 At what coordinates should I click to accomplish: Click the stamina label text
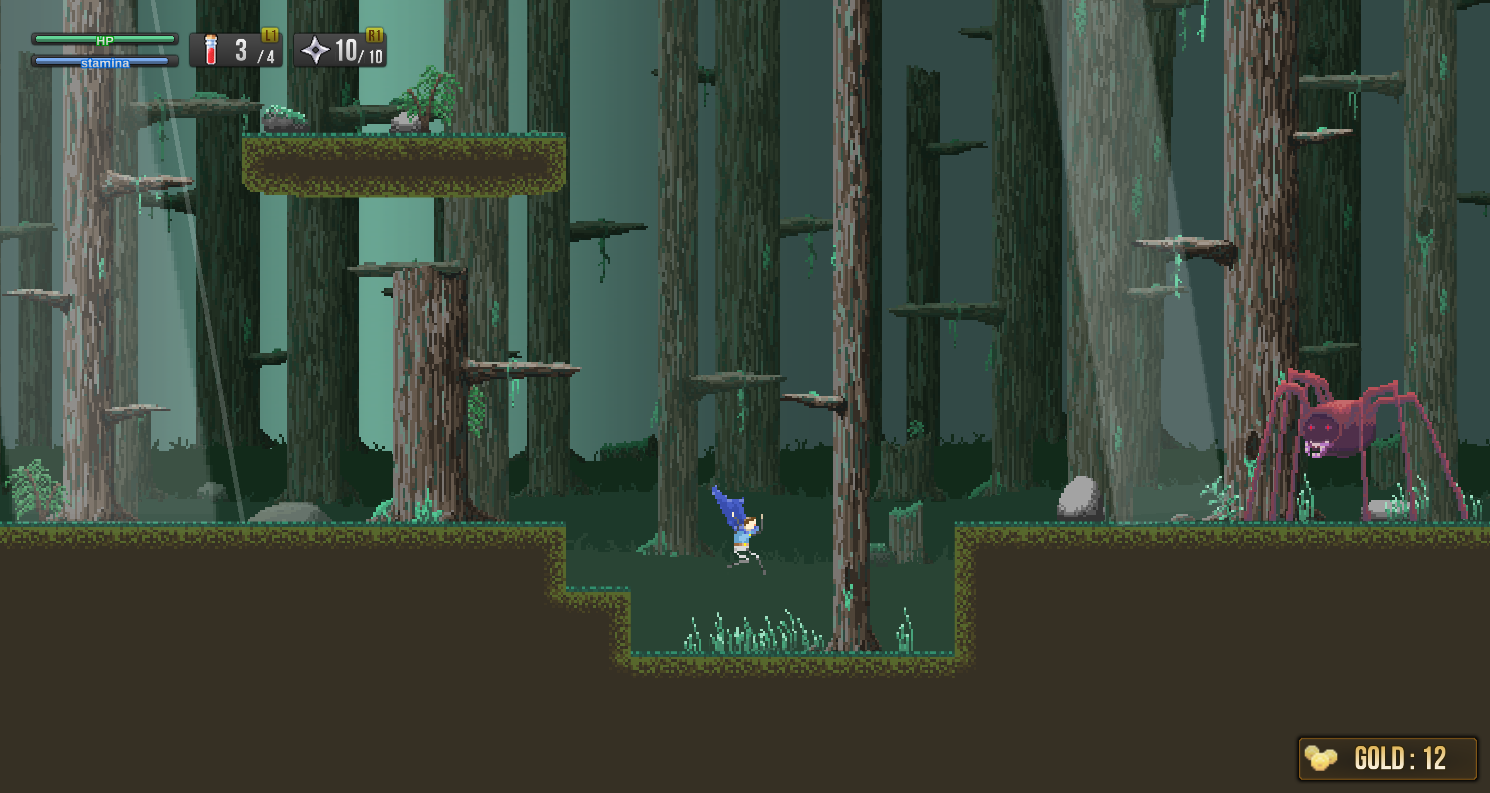tap(105, 61)
